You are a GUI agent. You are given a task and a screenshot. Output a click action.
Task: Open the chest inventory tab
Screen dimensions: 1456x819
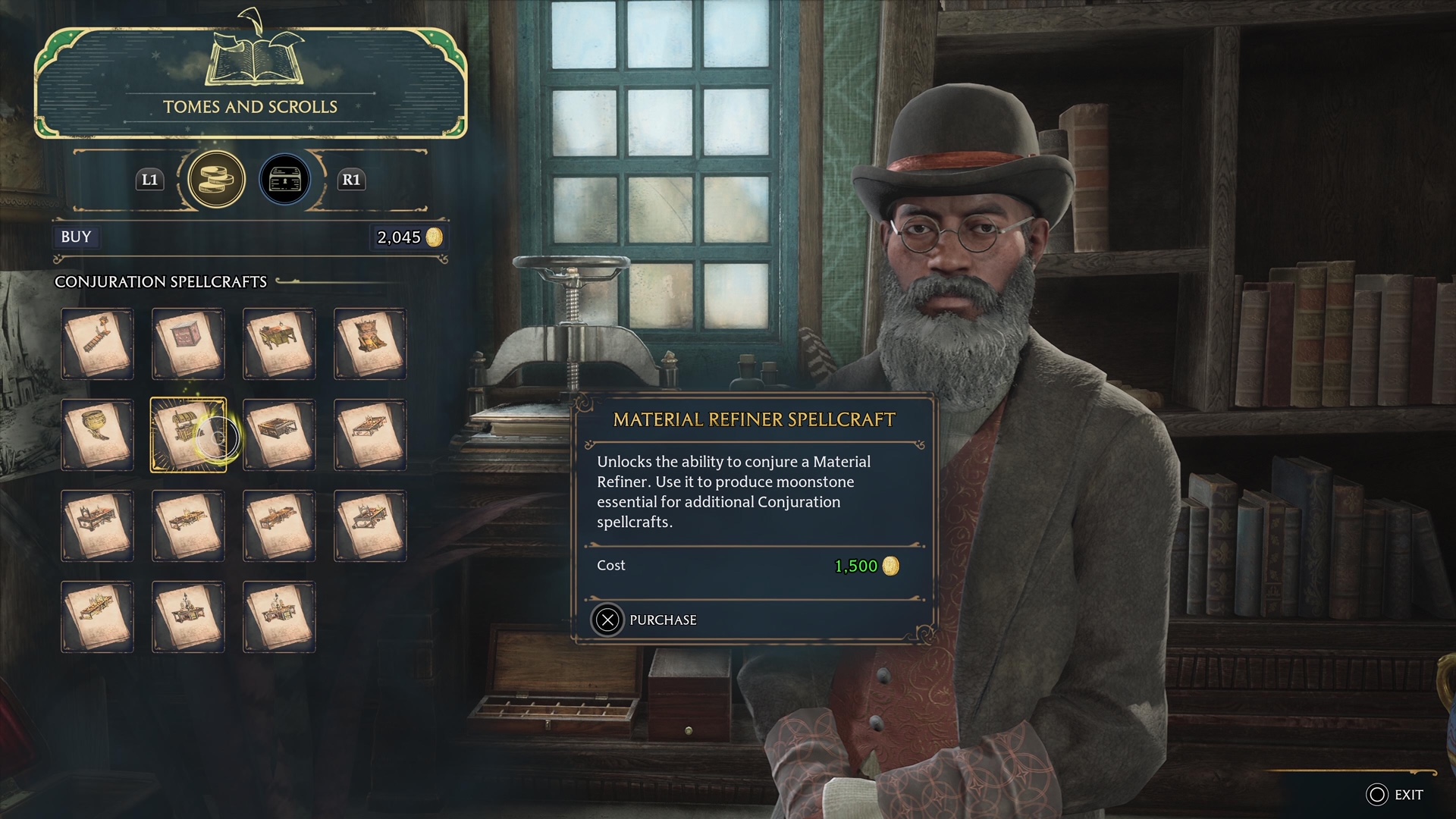click(285, 180)
